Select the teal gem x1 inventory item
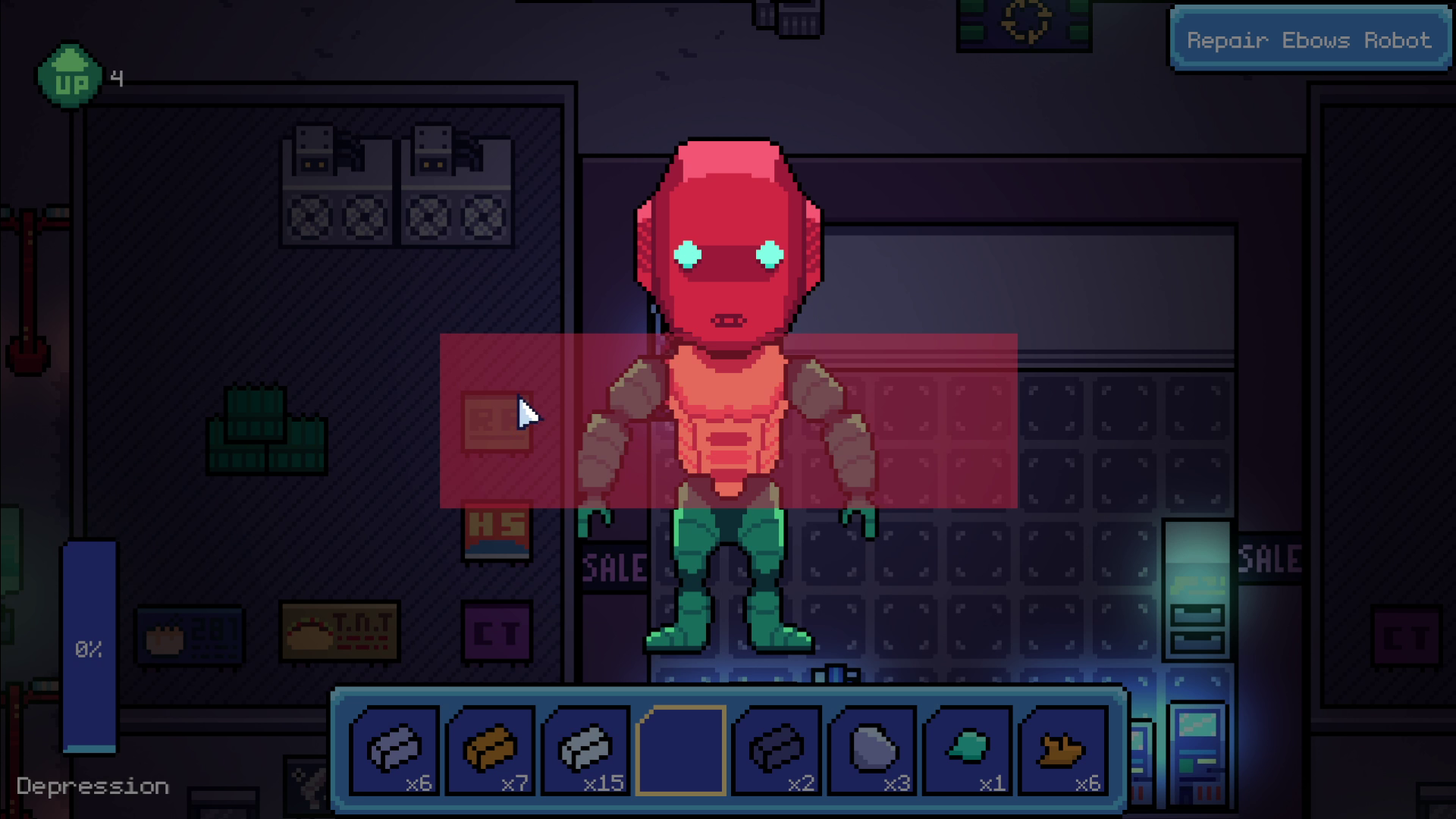This screenshot has width=1456, height=819. click(x=969, y=751)
